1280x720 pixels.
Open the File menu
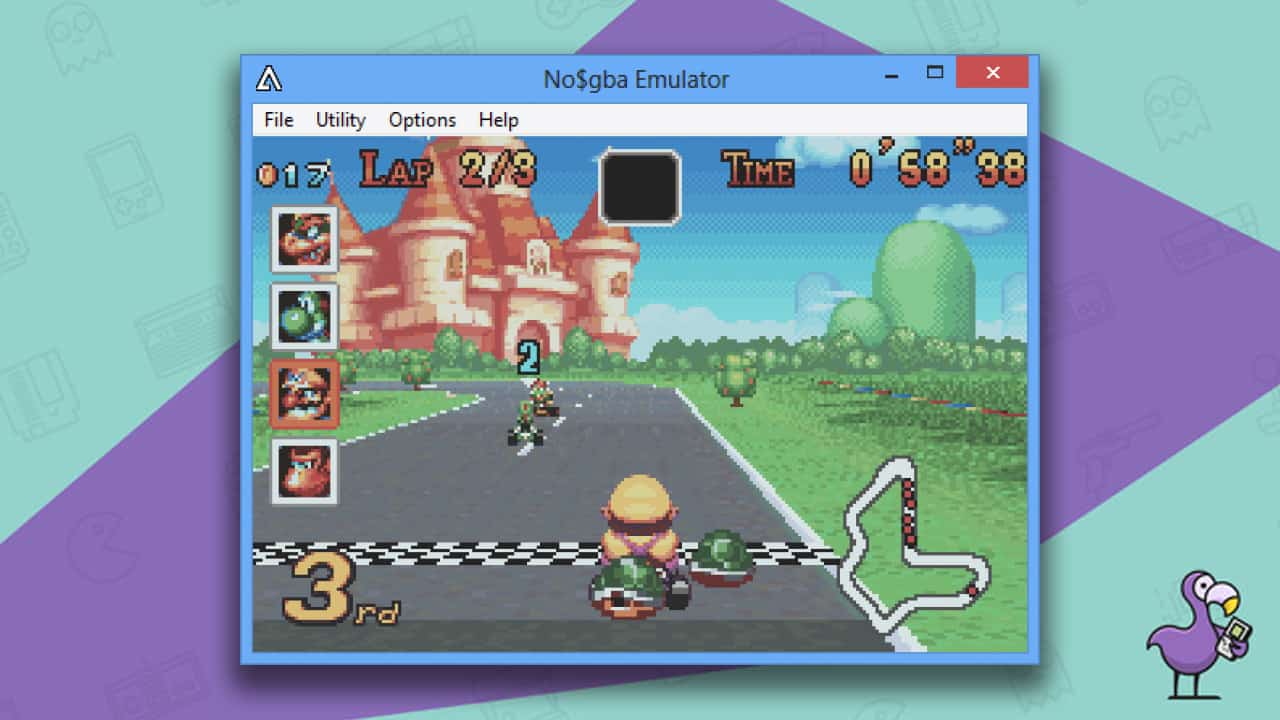[x=278, y=120]
